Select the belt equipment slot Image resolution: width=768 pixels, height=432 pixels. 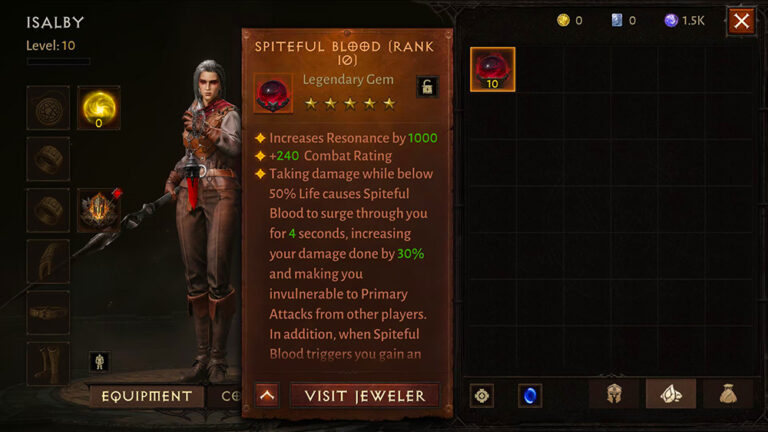(x=47, y=312)
